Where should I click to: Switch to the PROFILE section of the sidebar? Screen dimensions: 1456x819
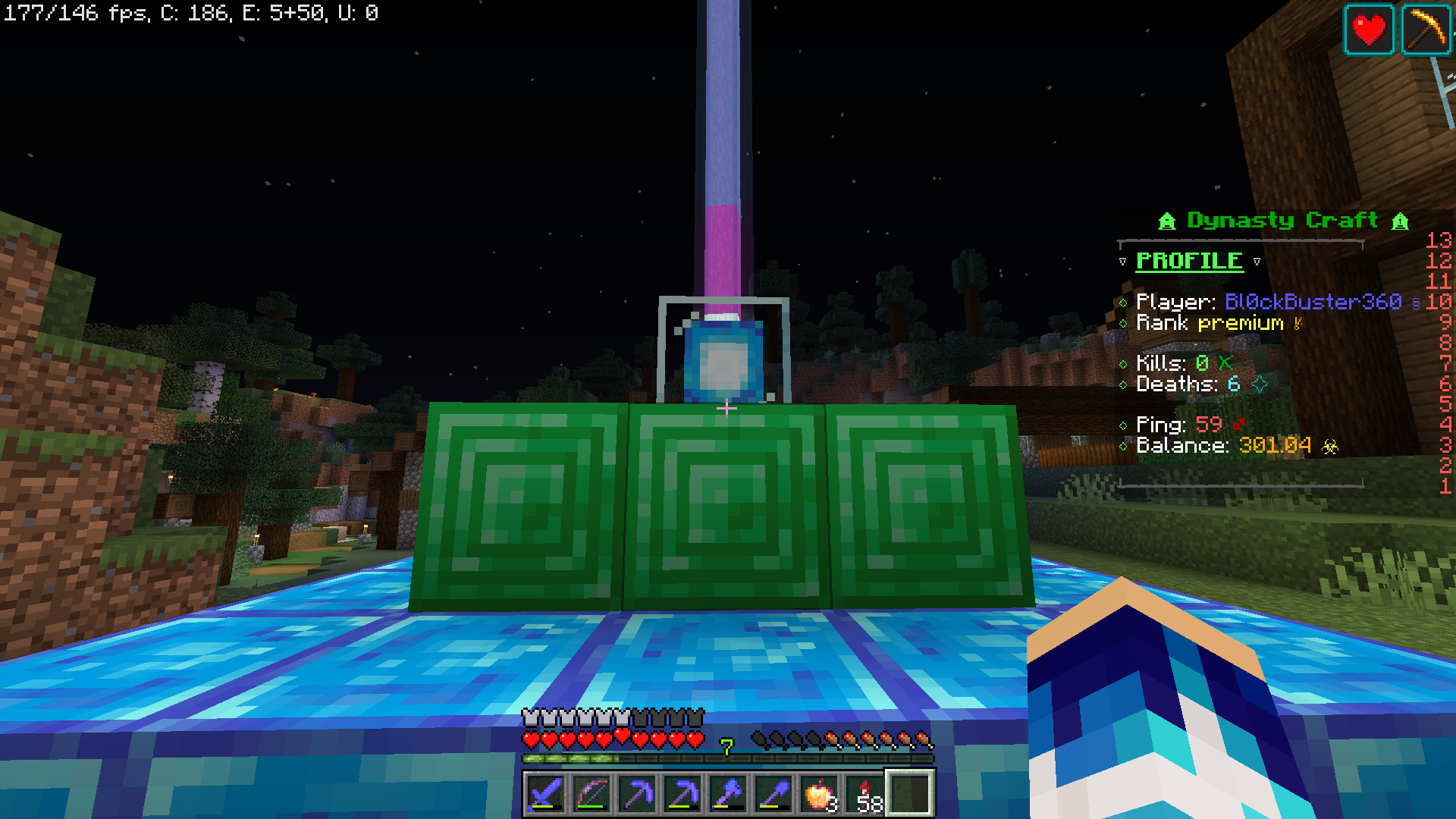(1188, 260)
